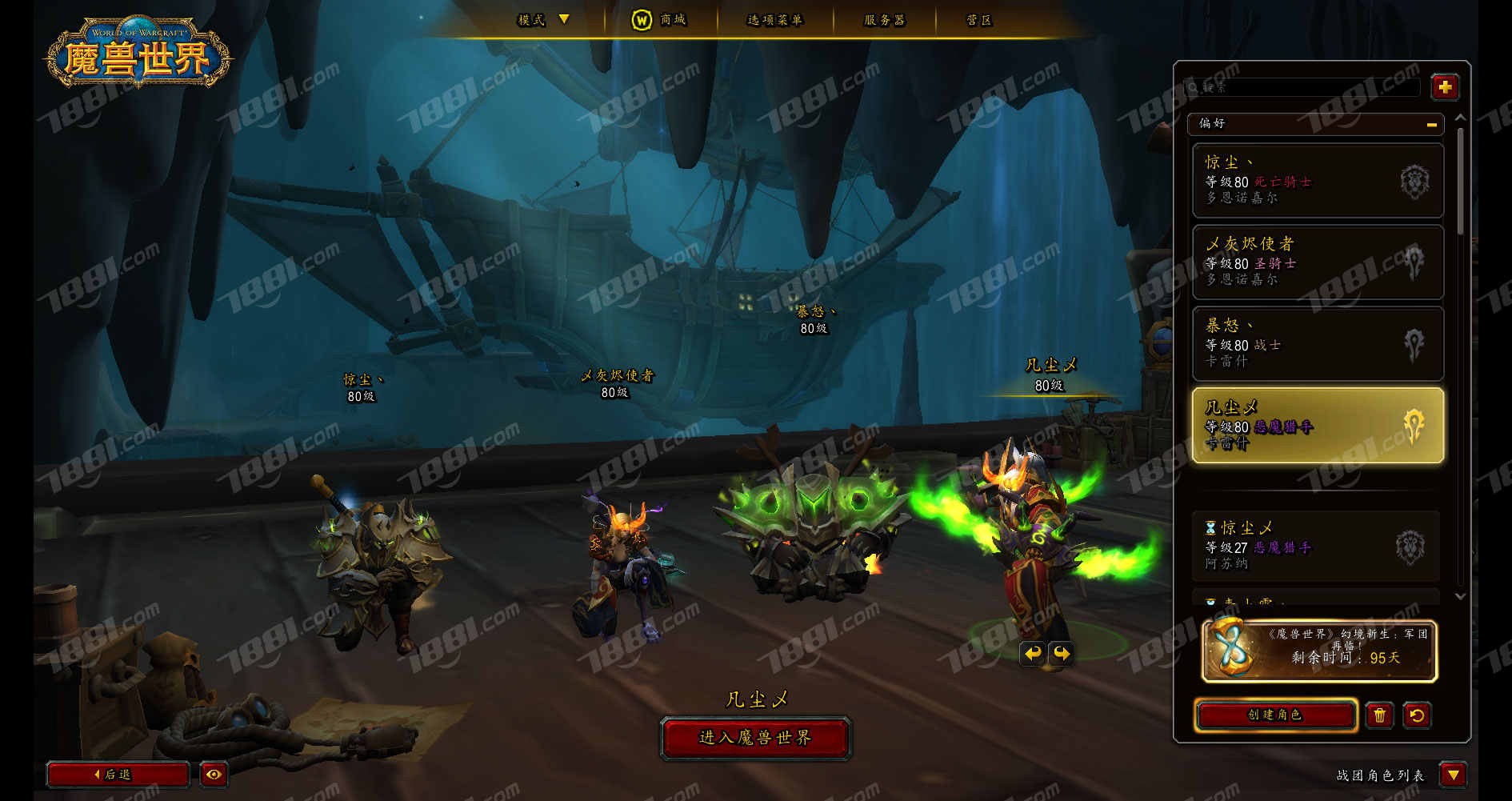
Task: Open the 营区 camp menu
Action: (x=978, y=20)
